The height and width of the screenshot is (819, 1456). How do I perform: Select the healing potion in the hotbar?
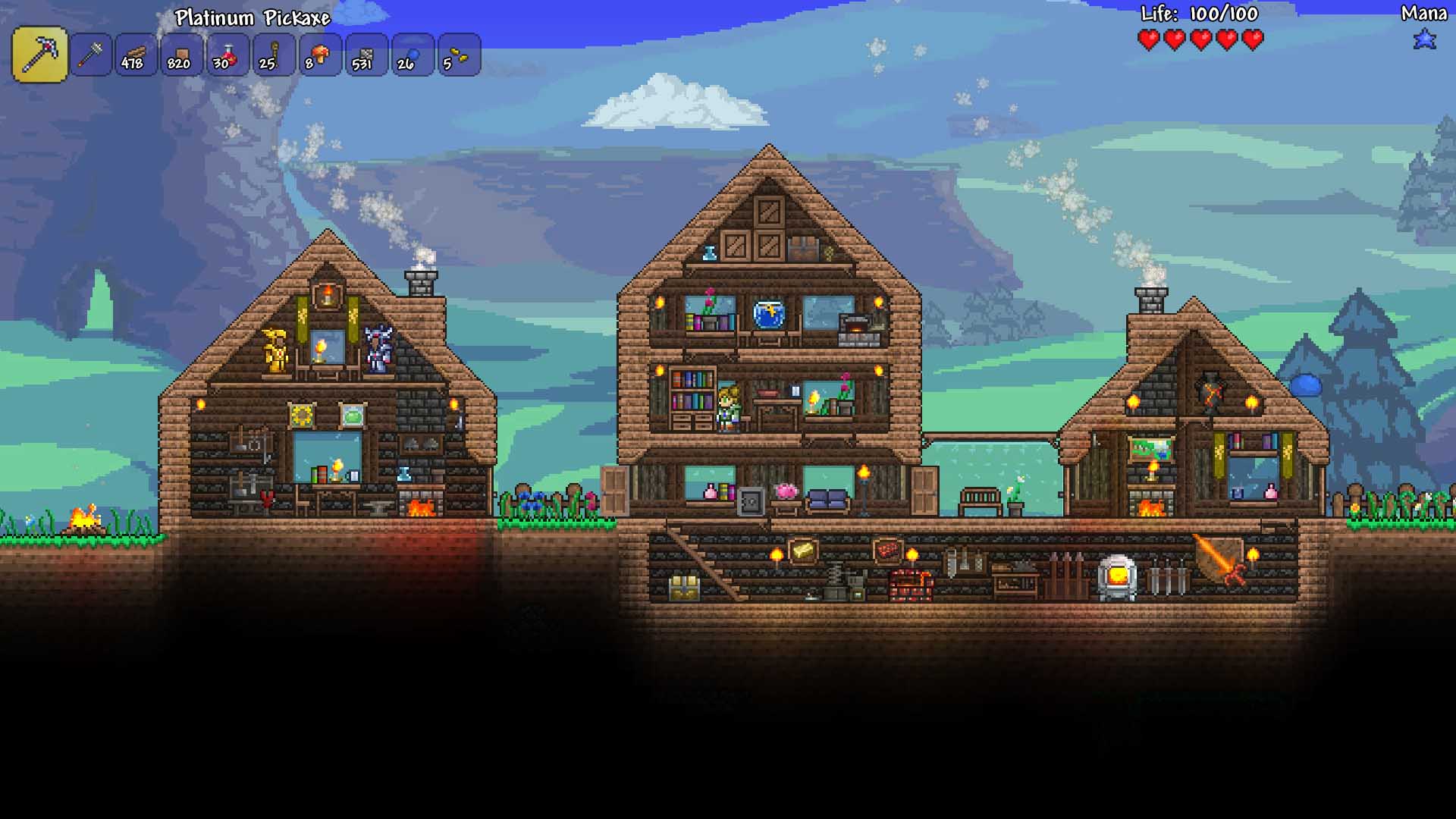pos(227,53)
